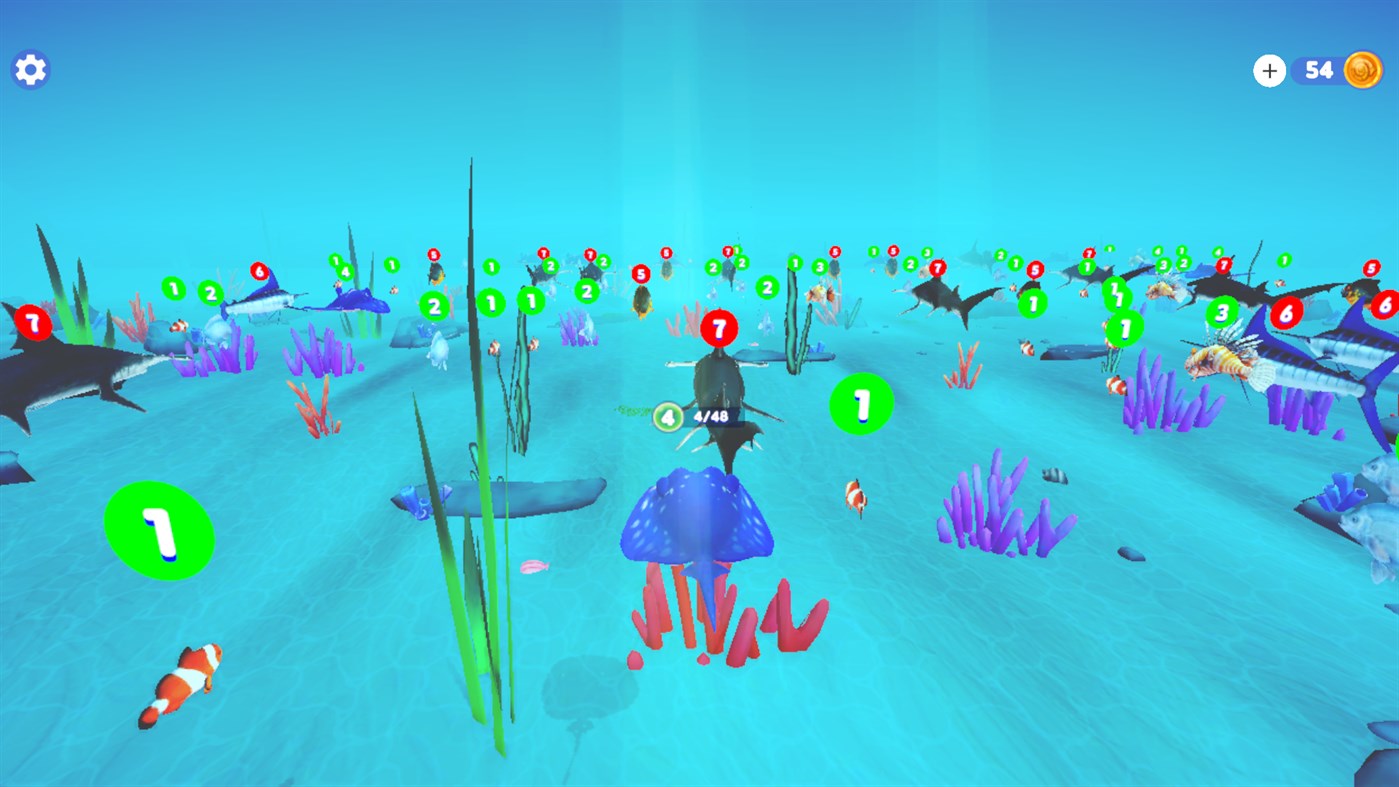Open the settings gear icon
1399x787 pixels.
pos(29,69)
